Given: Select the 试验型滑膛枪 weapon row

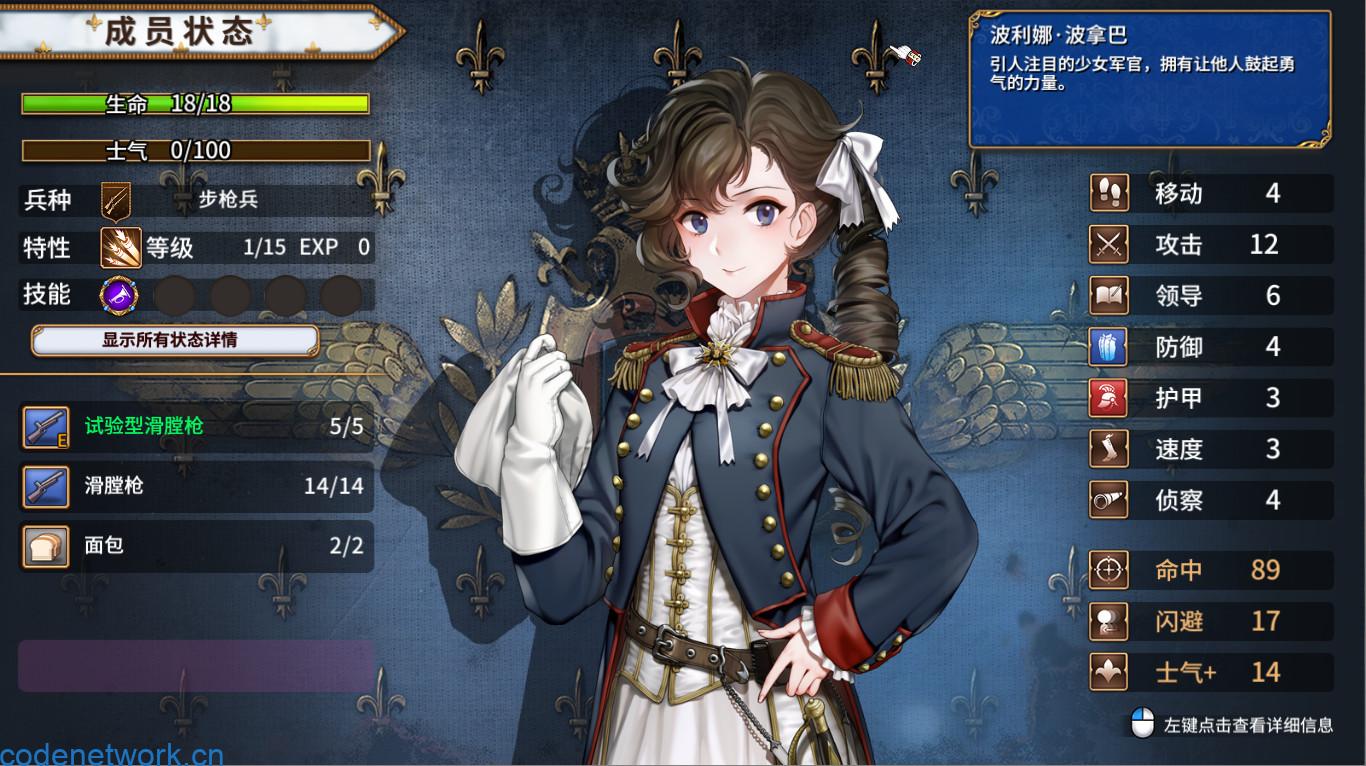Looking at the screenshot, I should 196,428.
